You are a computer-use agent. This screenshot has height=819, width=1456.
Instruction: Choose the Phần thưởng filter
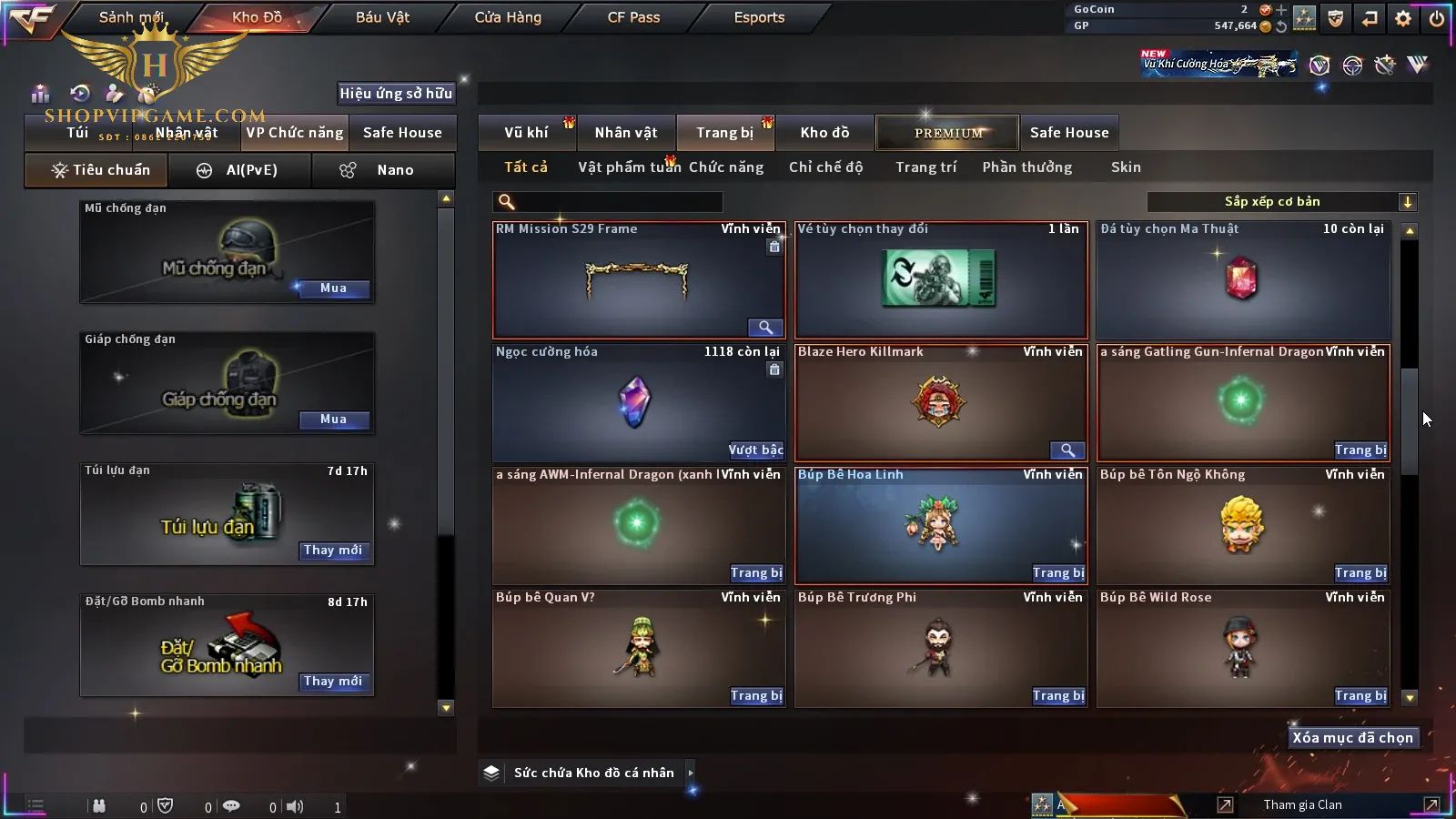[1026, 167]
